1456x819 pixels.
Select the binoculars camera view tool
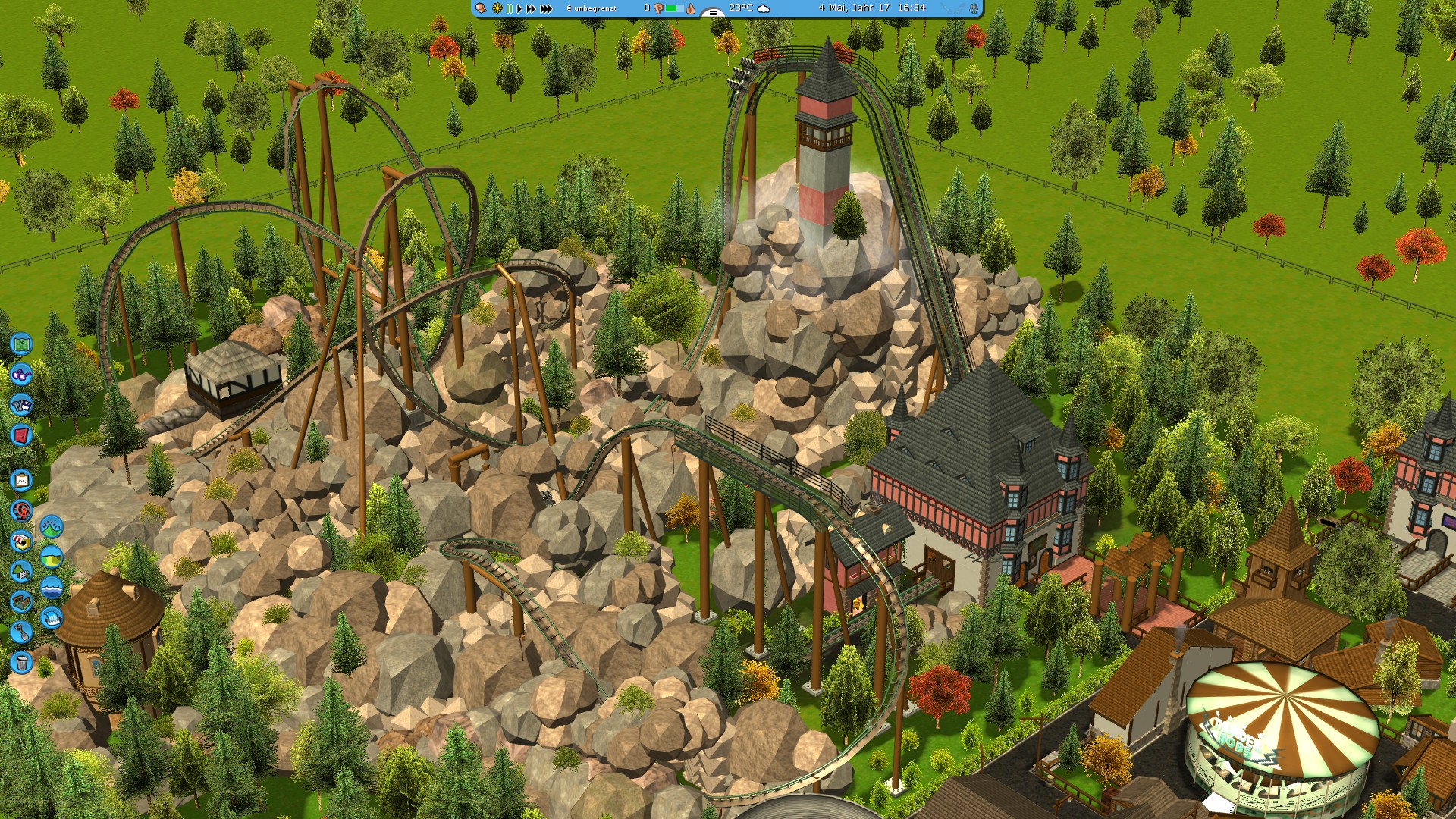[21, 376]
